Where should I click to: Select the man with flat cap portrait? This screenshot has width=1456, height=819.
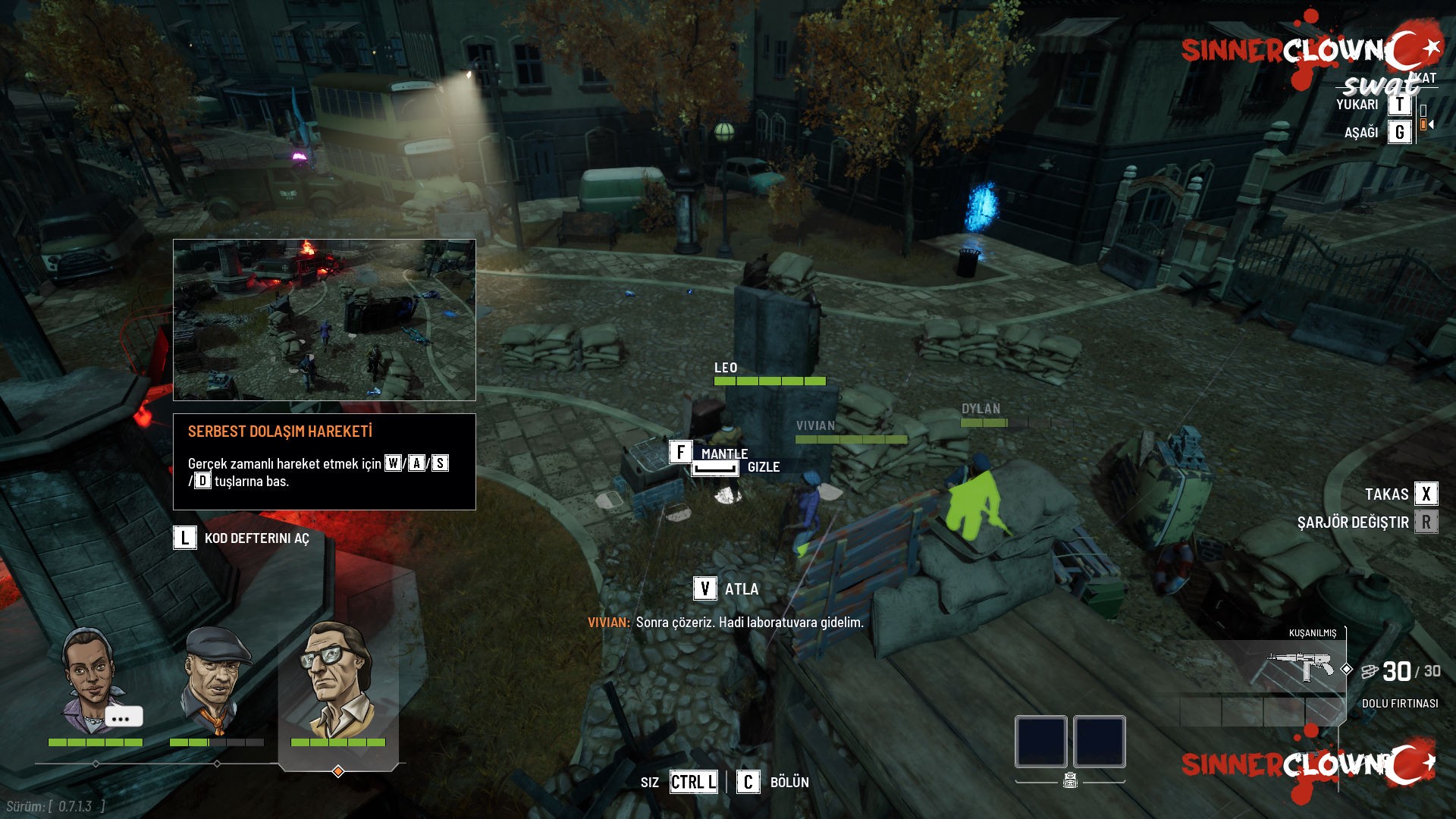pos(217,680)
